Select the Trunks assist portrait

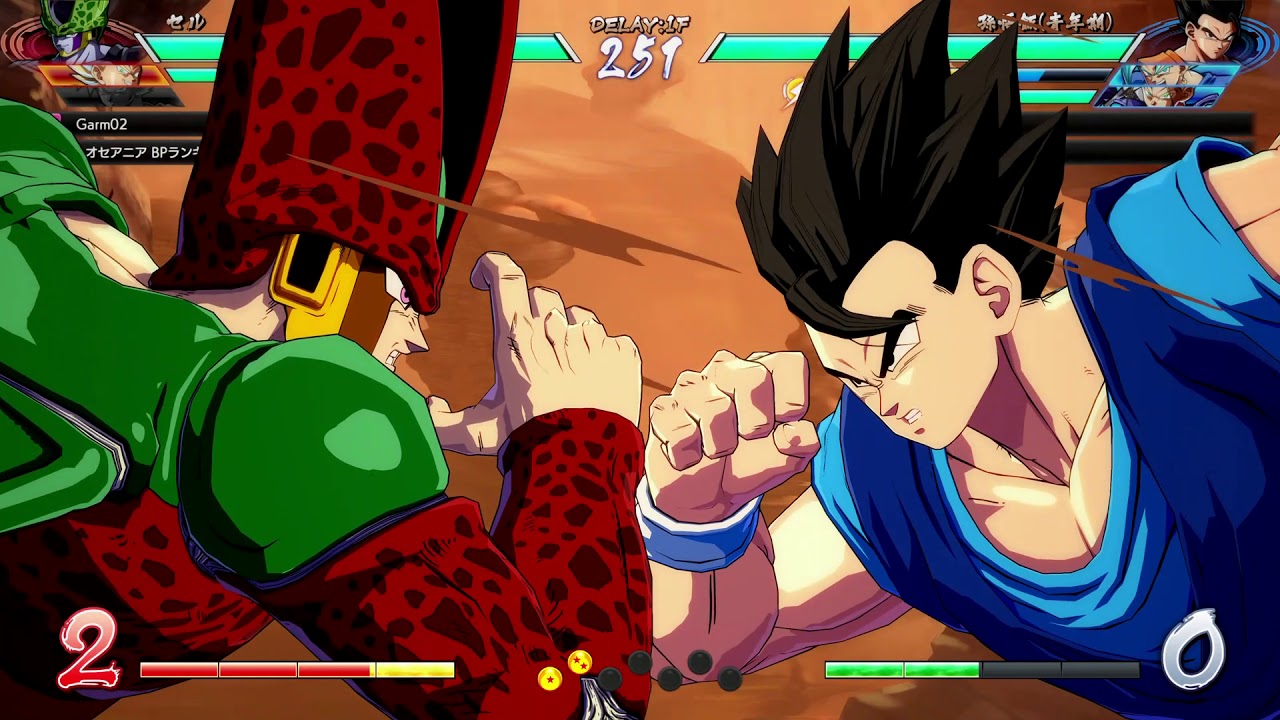[x=1160, y=96]
